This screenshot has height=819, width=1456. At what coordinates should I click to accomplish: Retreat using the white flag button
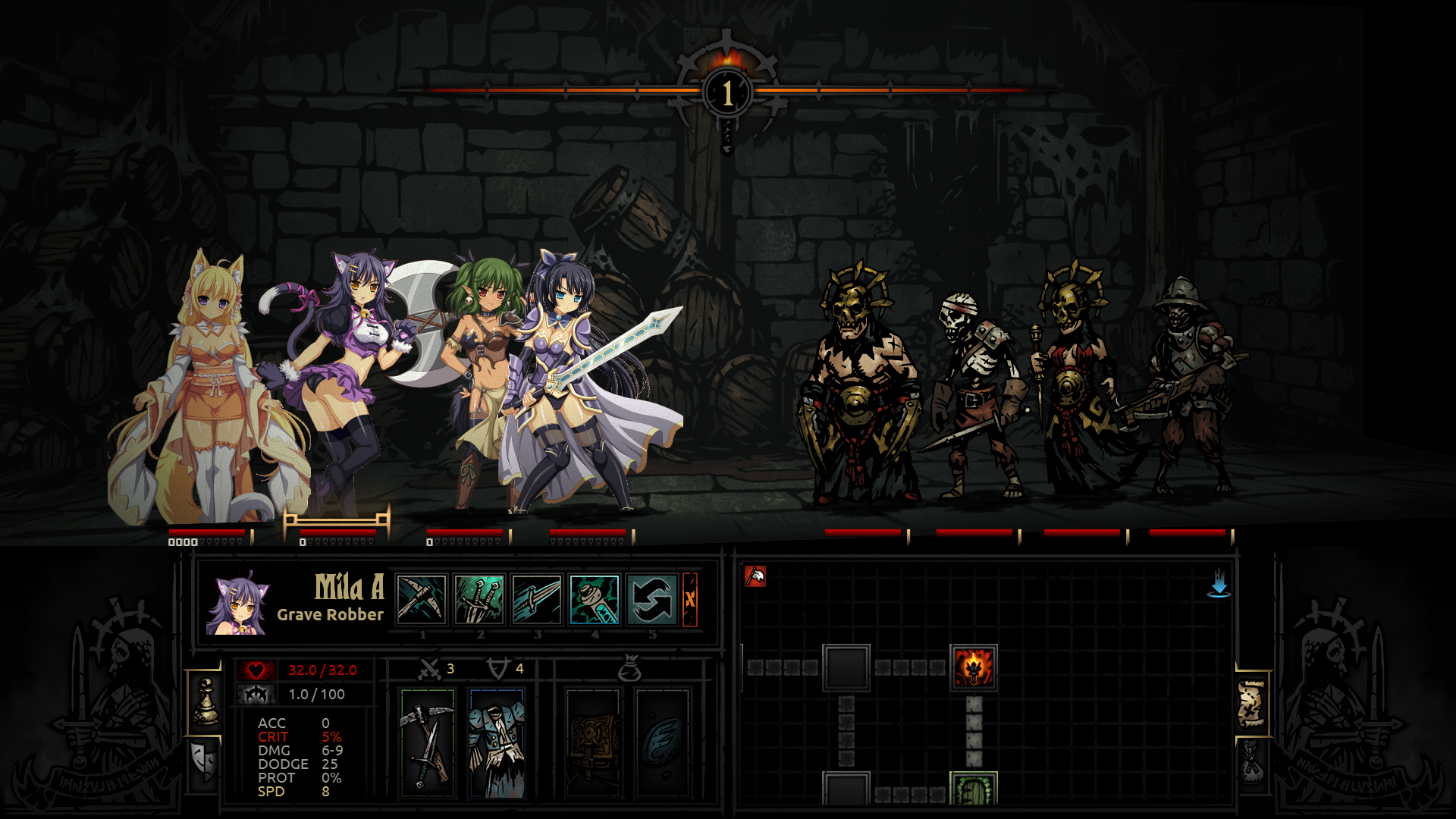pyautogui.click(x=755, y=576)
